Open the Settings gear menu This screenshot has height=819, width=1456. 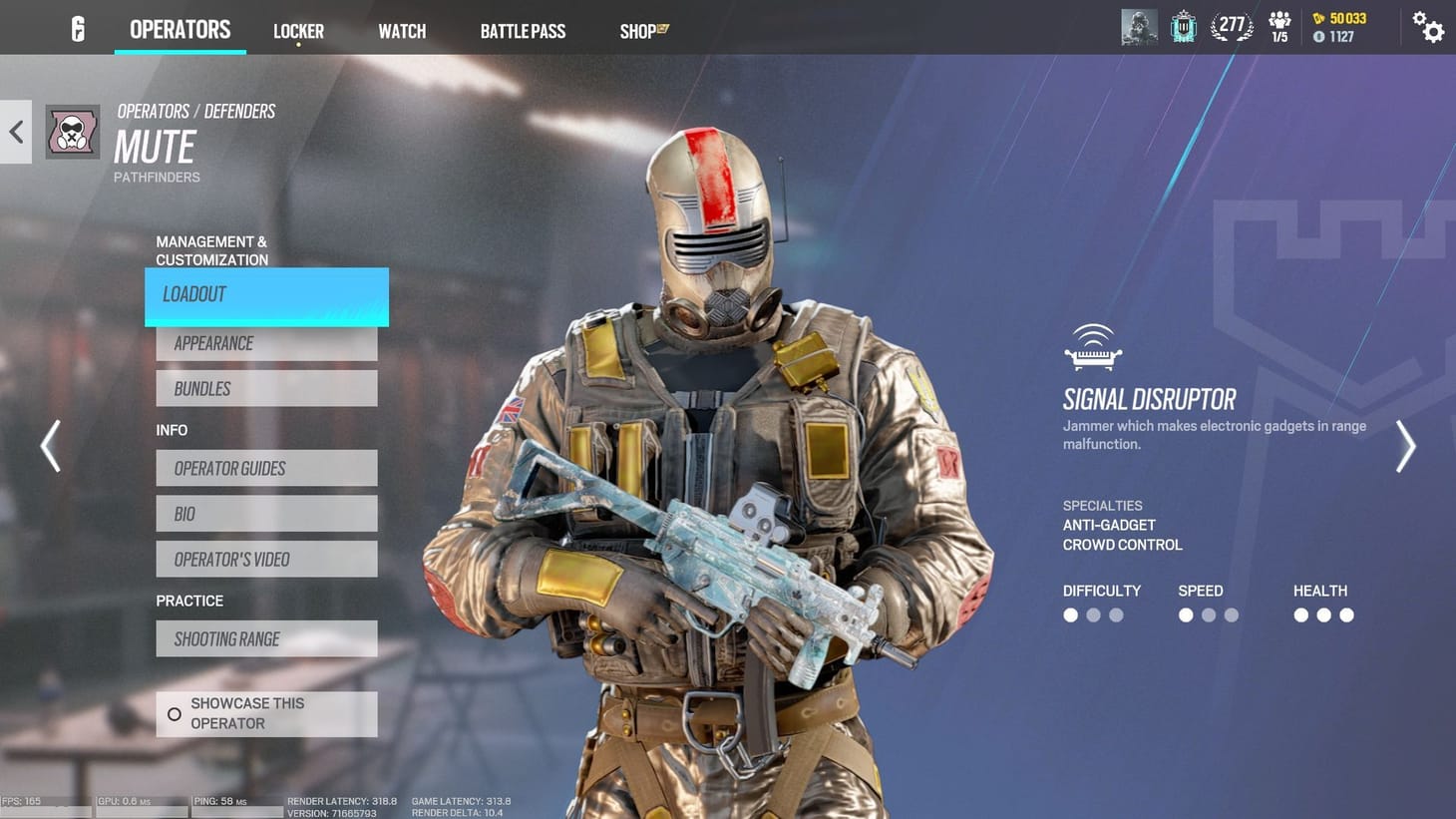pos(1429,29)
